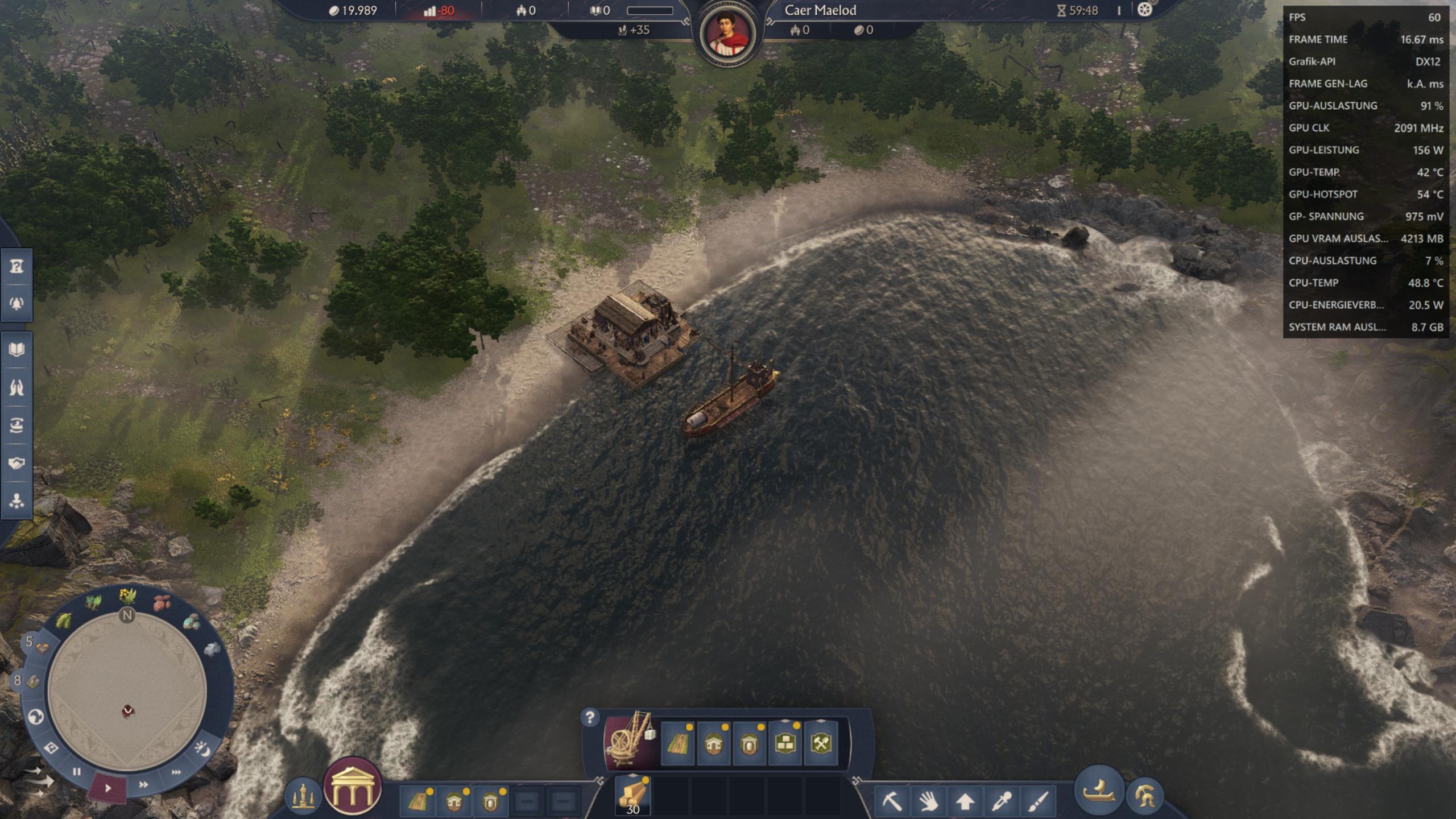Click the governor portrait medallion
This screenshot has width=1456, height=819.
pos(727,34)
